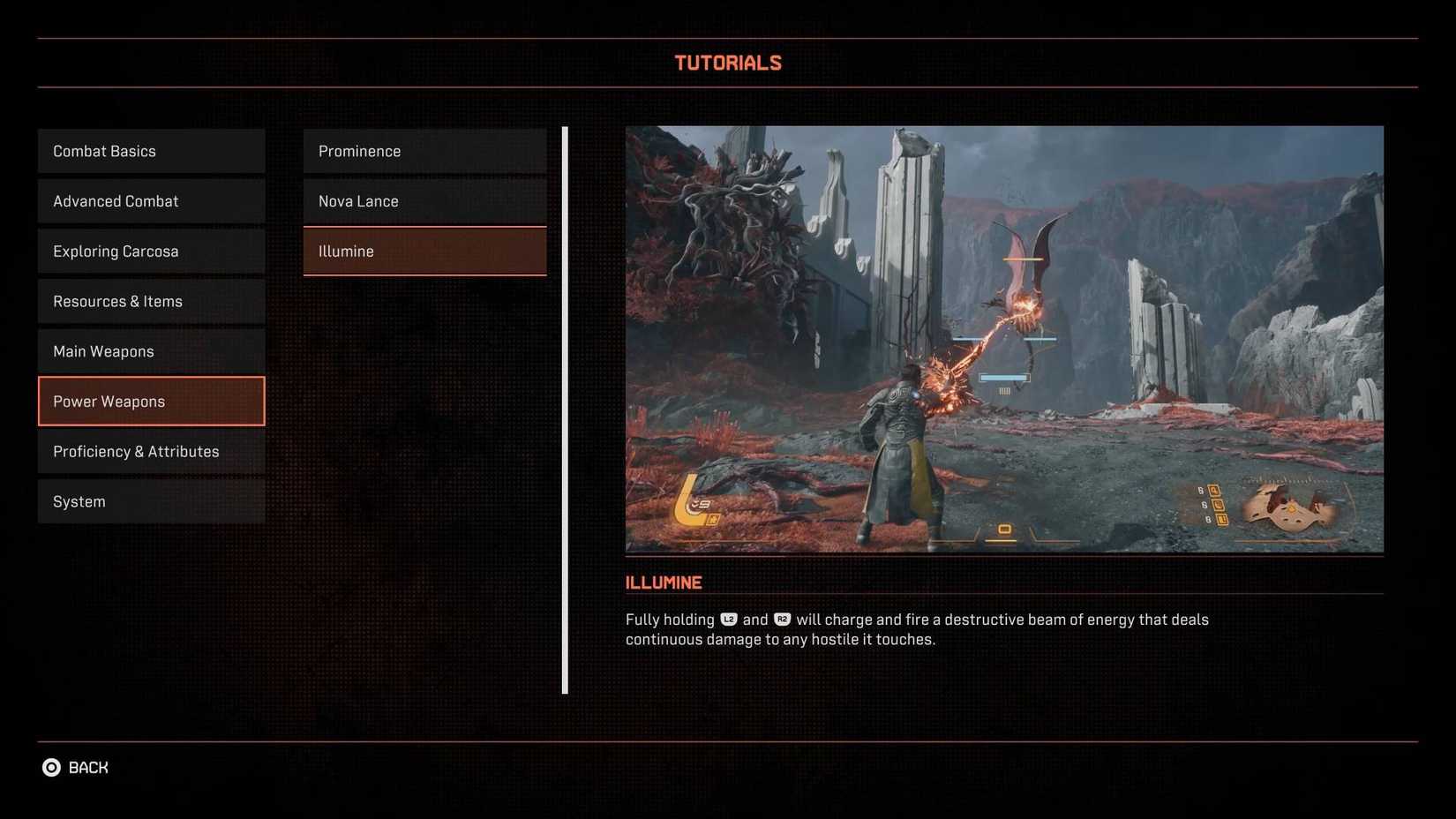Select the Combat Basics category
The width and height of the screenshot is (1456, 819).
(x=150, y=150)
